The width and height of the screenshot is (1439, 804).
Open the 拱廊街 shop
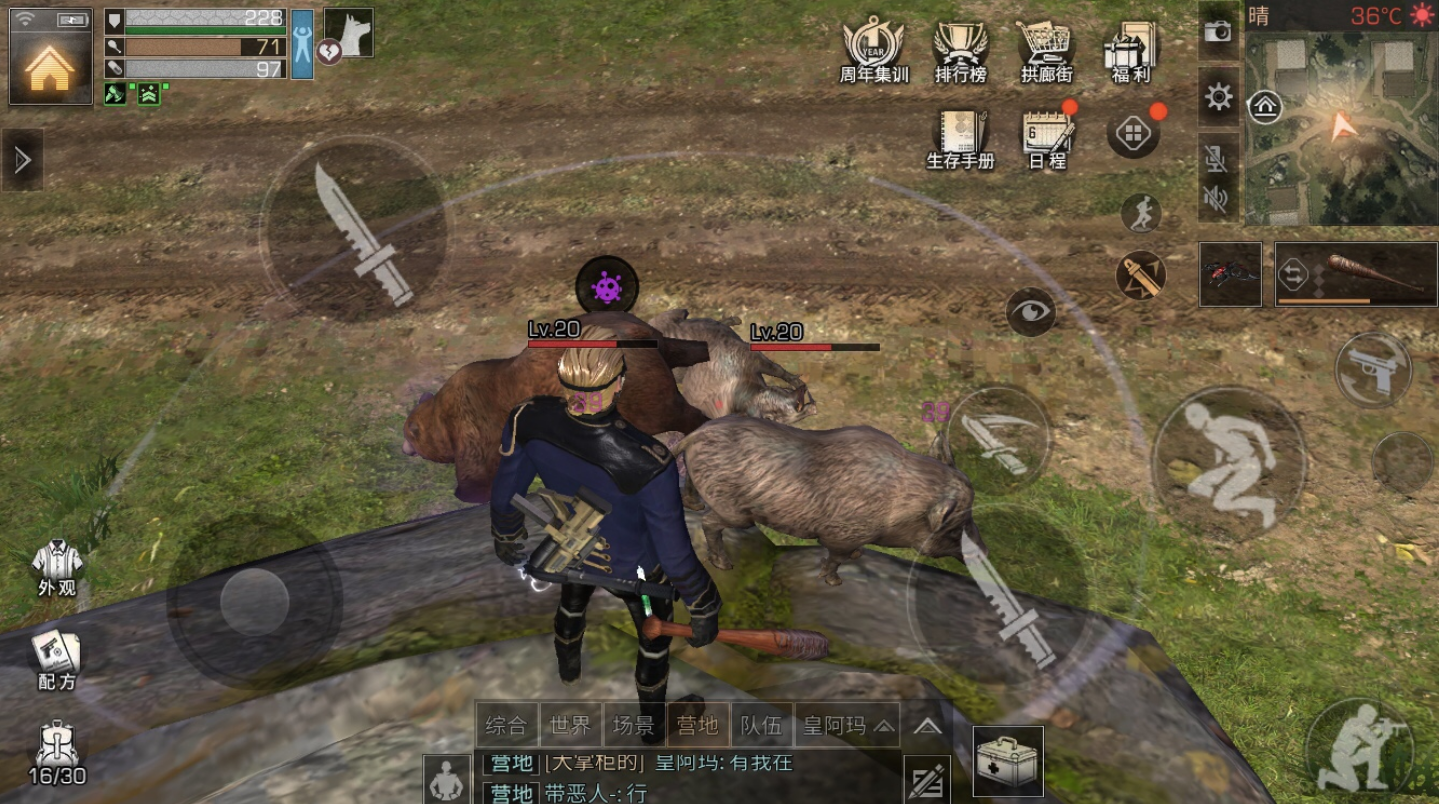click(x=1046, y=52)
